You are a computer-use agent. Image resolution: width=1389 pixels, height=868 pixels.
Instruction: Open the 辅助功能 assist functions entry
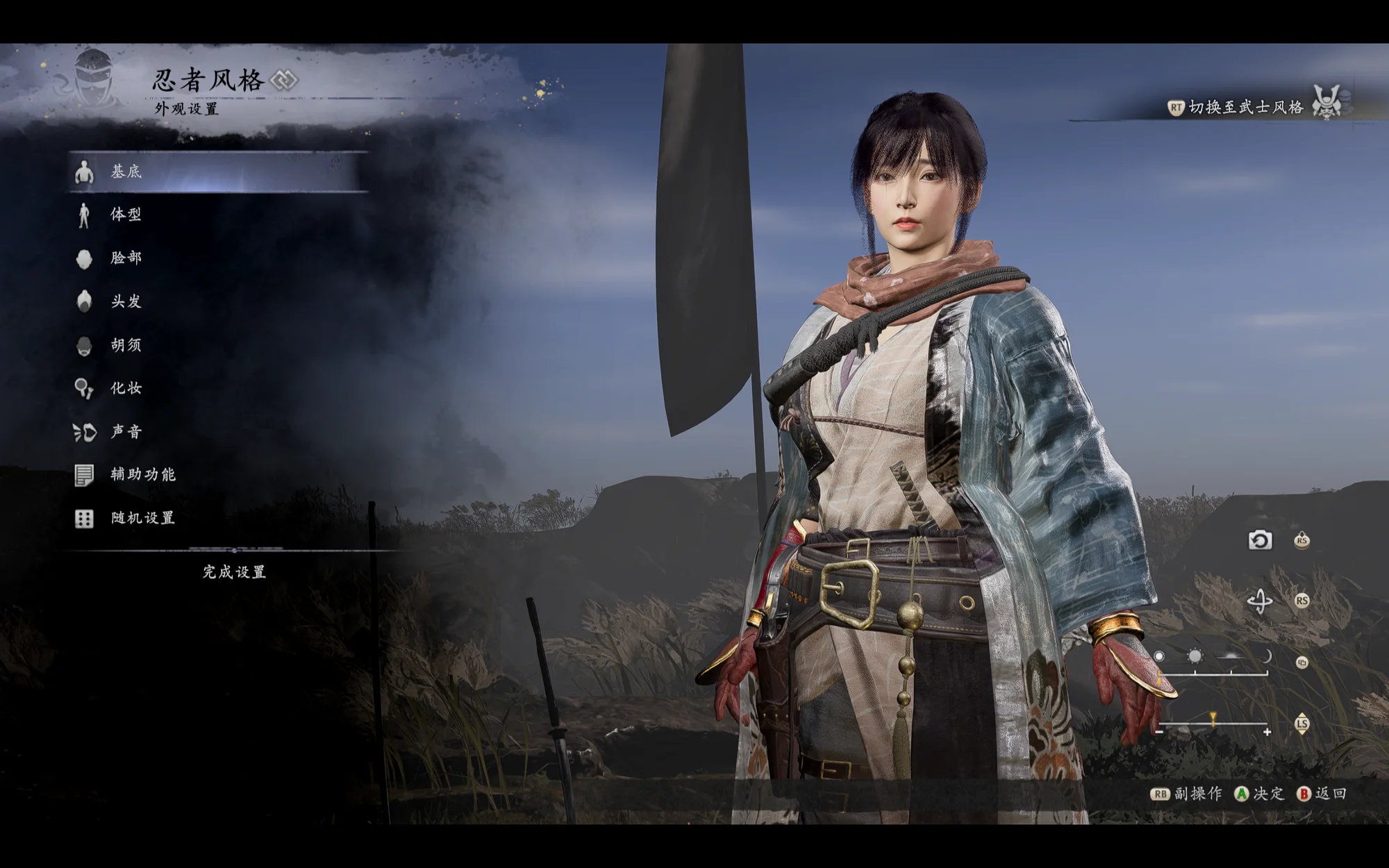(x=142, y=475)
